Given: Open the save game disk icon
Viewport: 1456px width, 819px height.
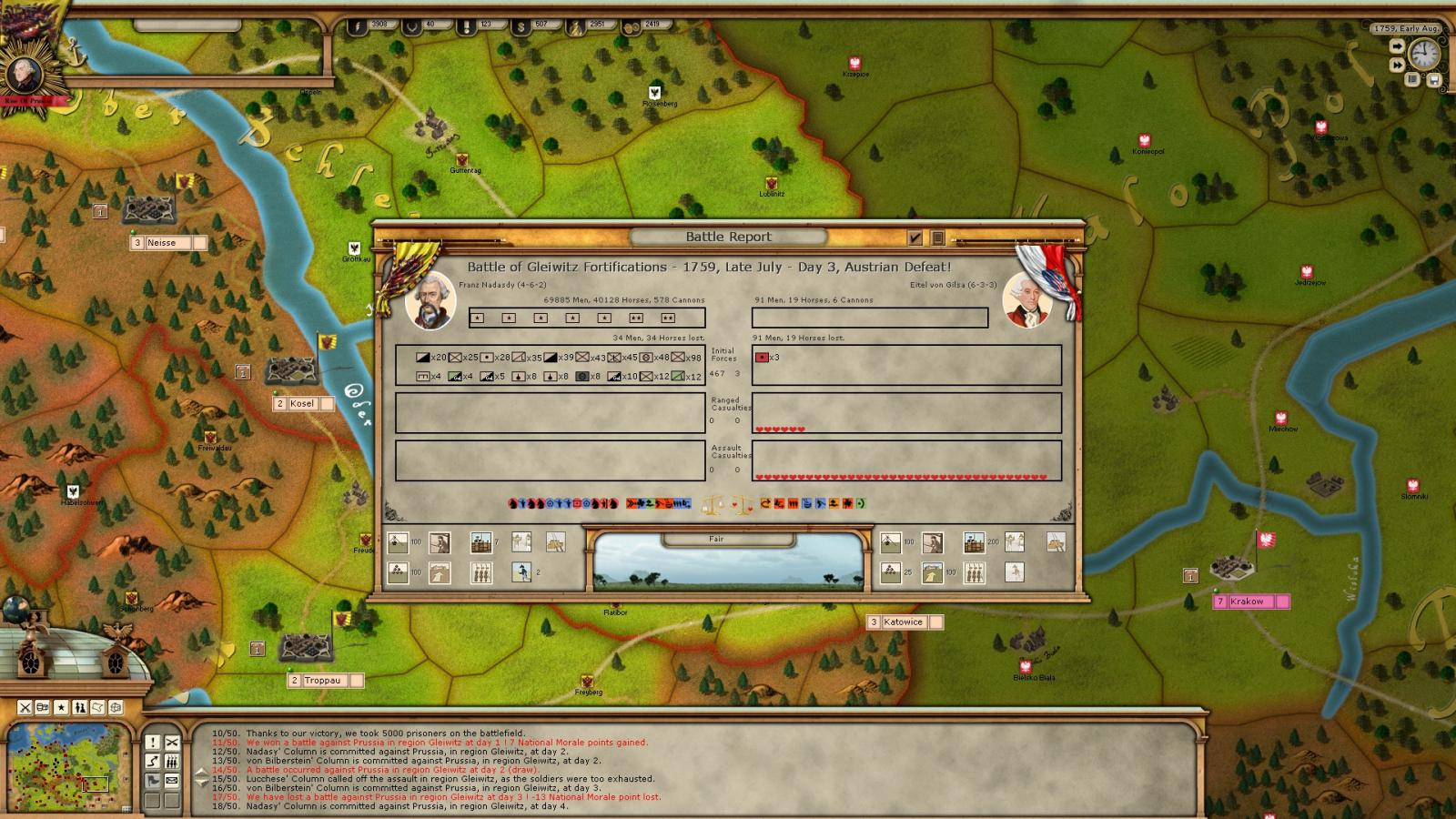Looking at the screenshot, I should tap(1434, 80).
